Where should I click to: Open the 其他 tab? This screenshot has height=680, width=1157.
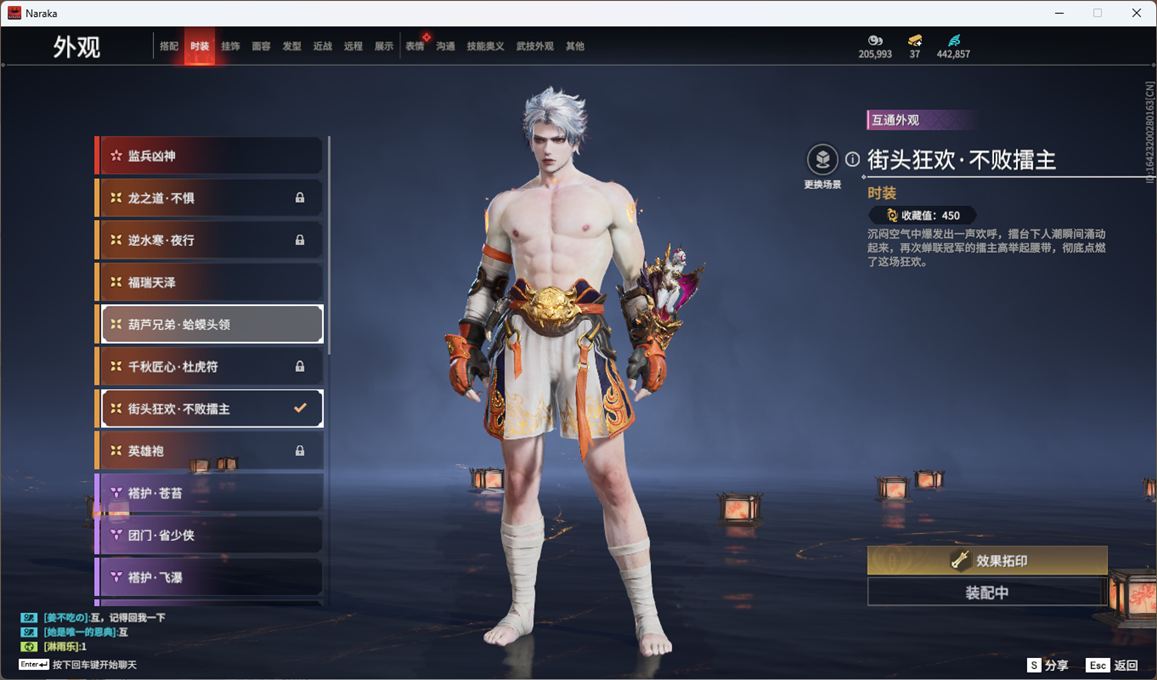(x=575, y=46)
